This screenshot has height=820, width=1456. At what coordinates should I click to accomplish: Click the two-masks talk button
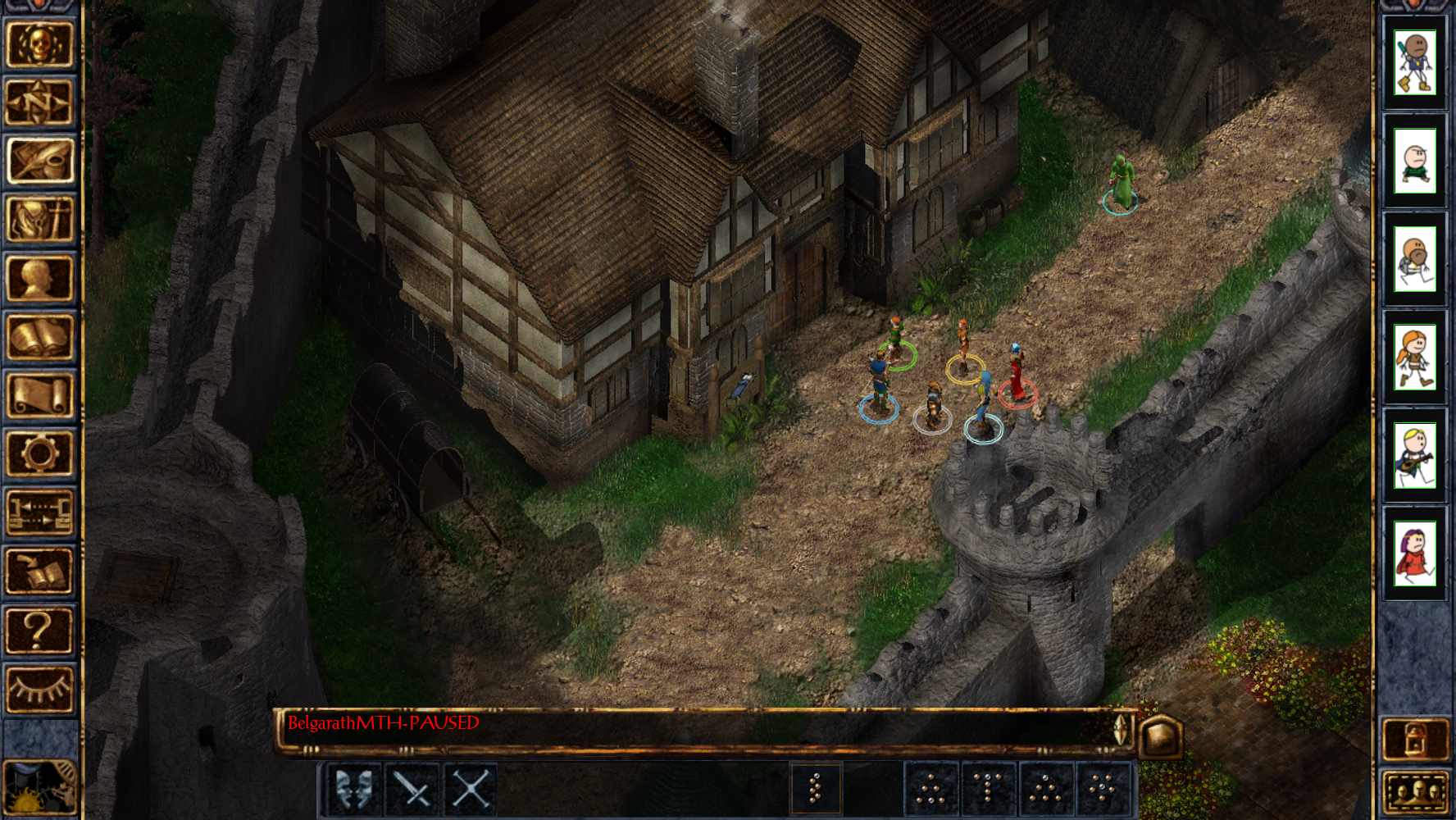coord(353,790)
